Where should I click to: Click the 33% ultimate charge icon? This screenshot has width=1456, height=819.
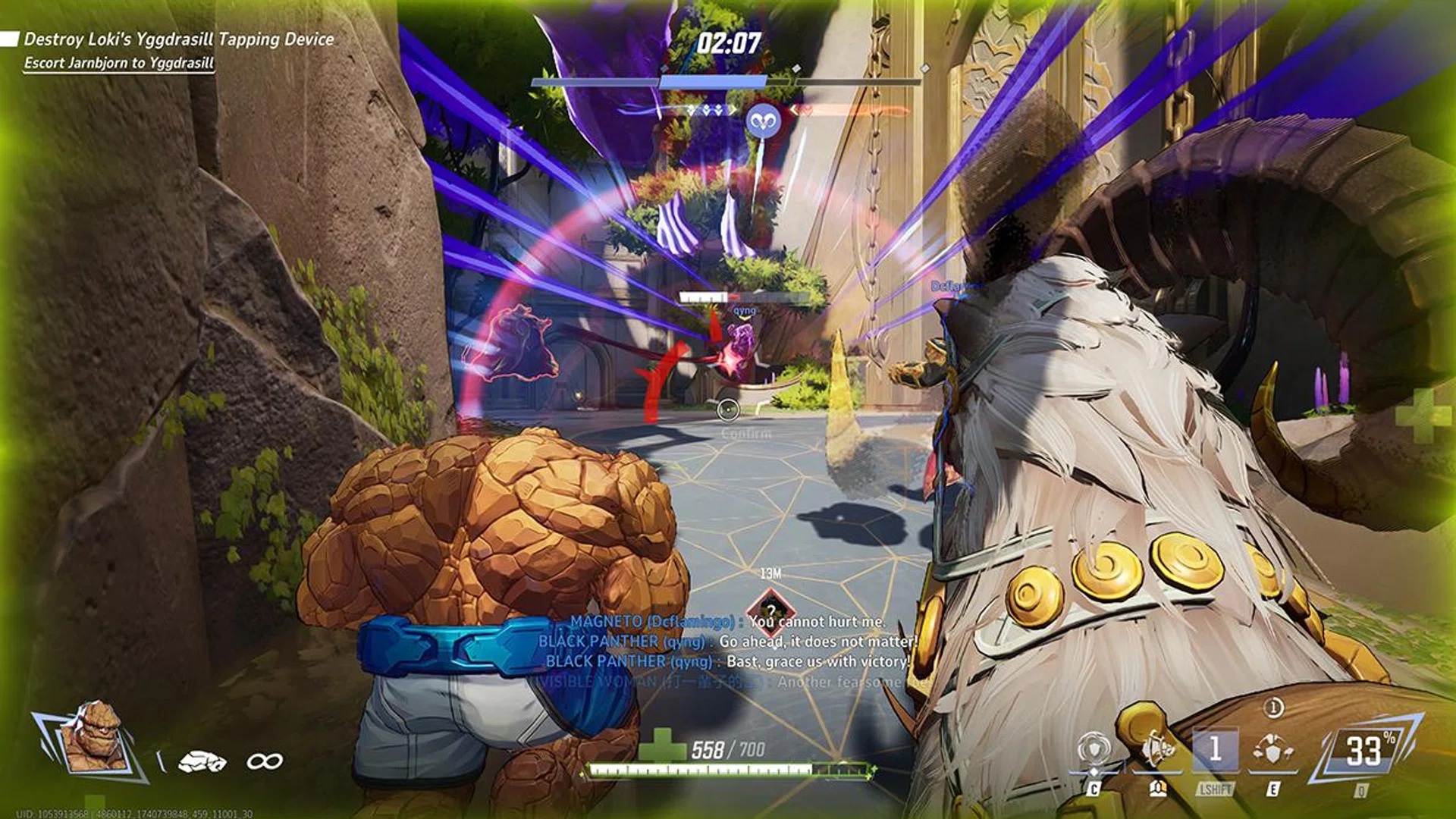pos(1364,751)
